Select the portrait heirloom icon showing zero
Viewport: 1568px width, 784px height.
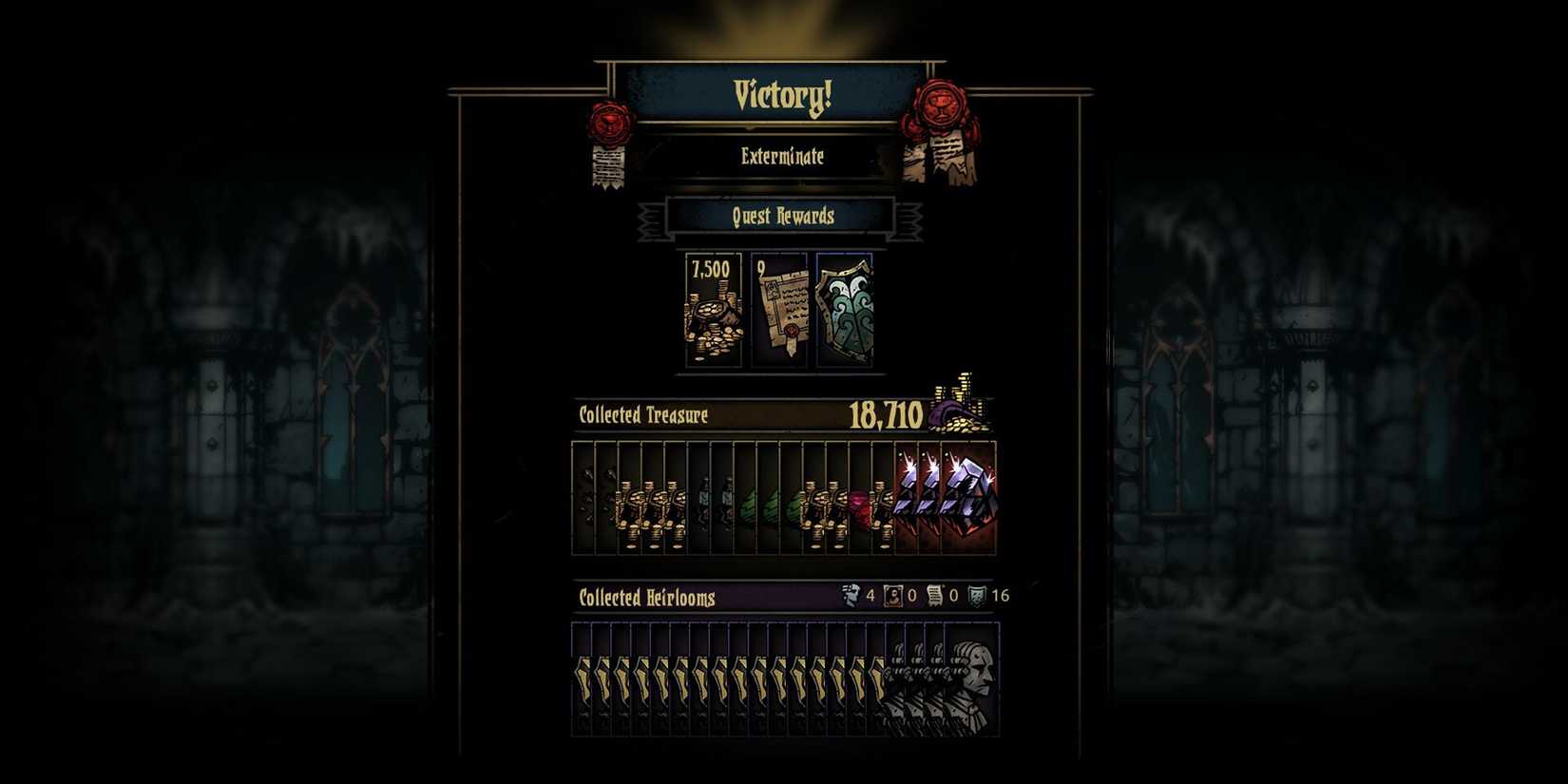click(x=890, y=596)
